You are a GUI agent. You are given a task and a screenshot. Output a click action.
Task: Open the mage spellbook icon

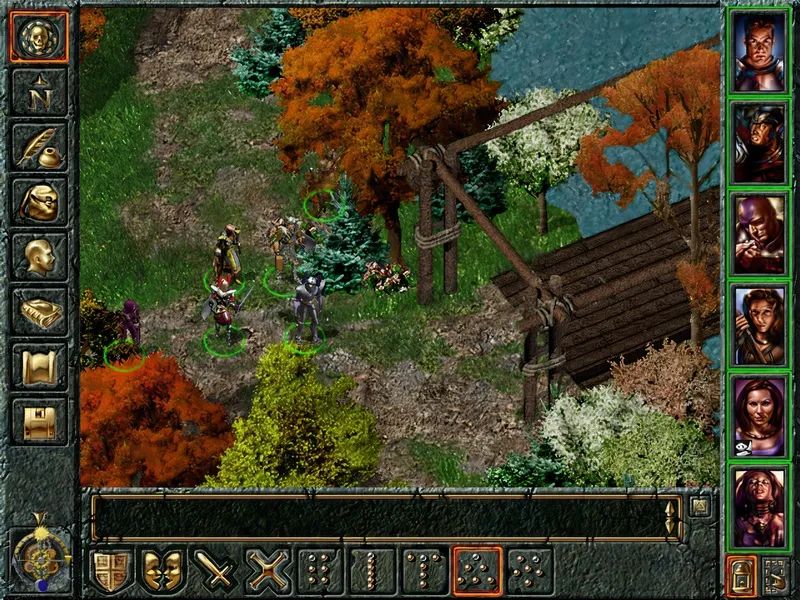(40, 312)
